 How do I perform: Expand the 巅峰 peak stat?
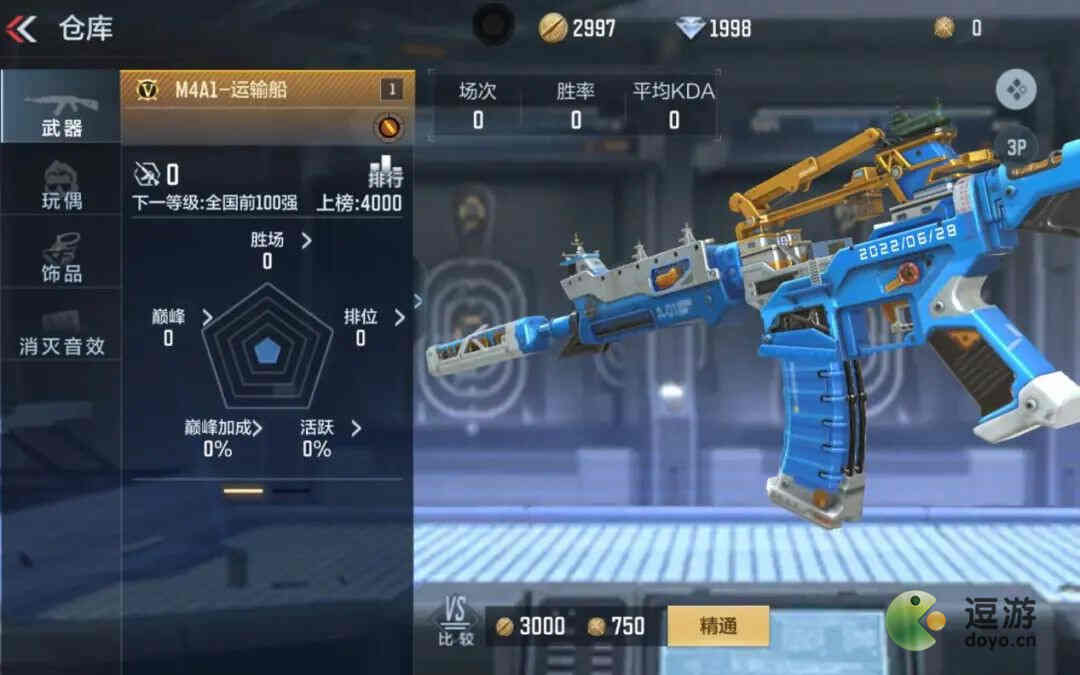pos(180,317)
